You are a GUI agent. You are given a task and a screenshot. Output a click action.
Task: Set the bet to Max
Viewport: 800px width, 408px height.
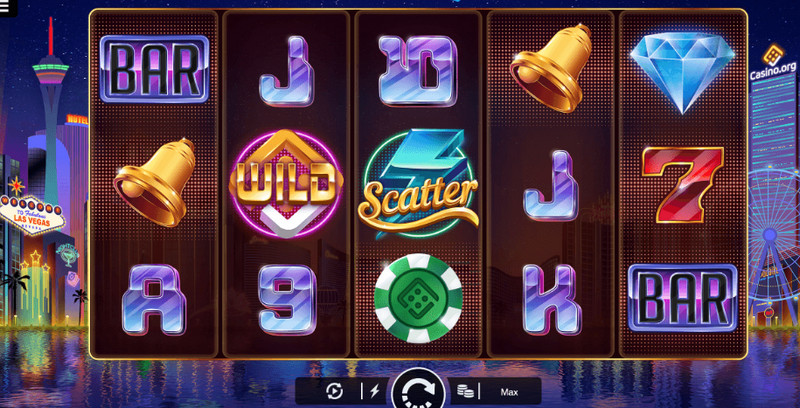pos(509,391)
